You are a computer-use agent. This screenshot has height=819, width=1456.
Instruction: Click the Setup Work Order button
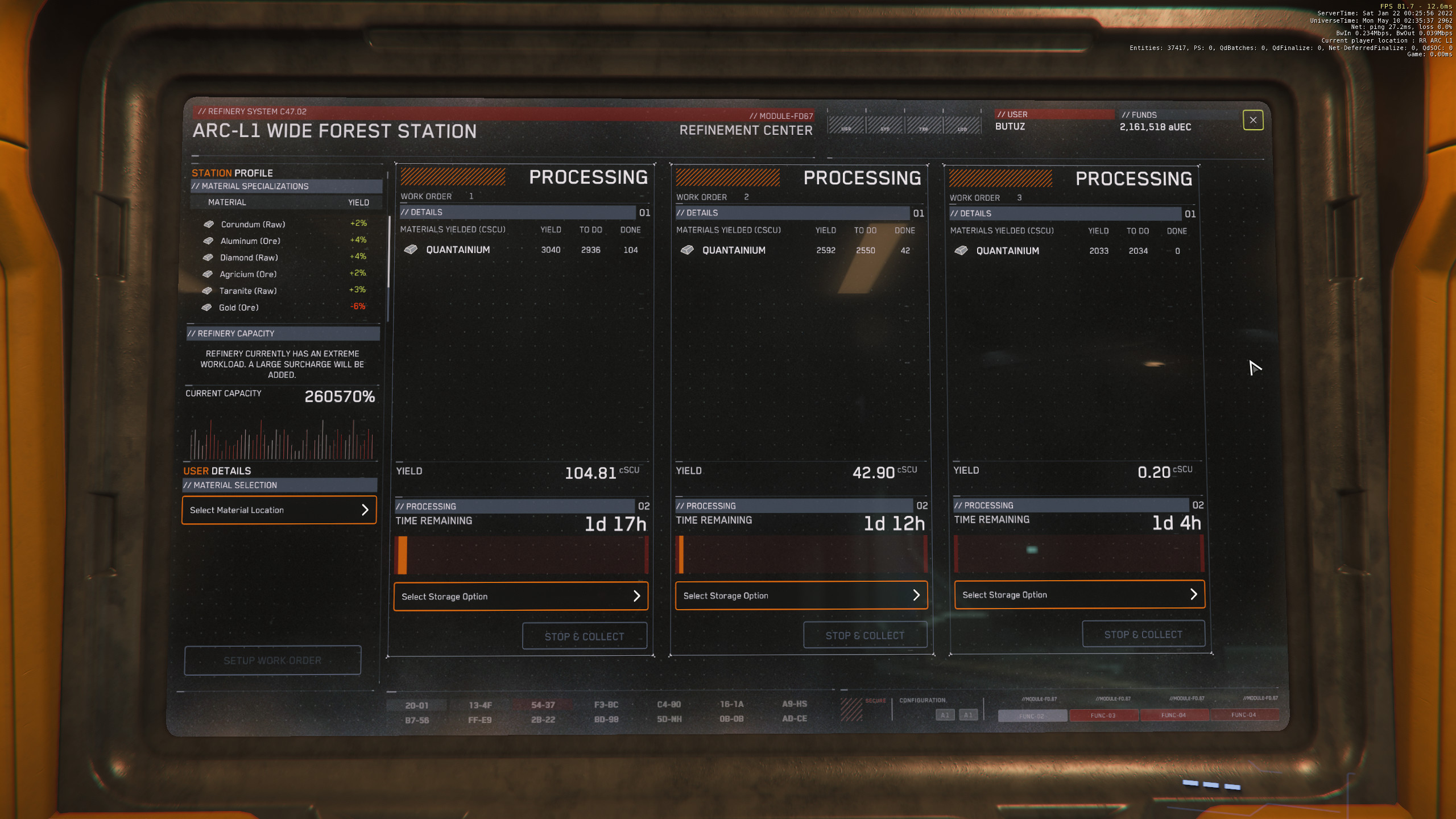point(272,660)
